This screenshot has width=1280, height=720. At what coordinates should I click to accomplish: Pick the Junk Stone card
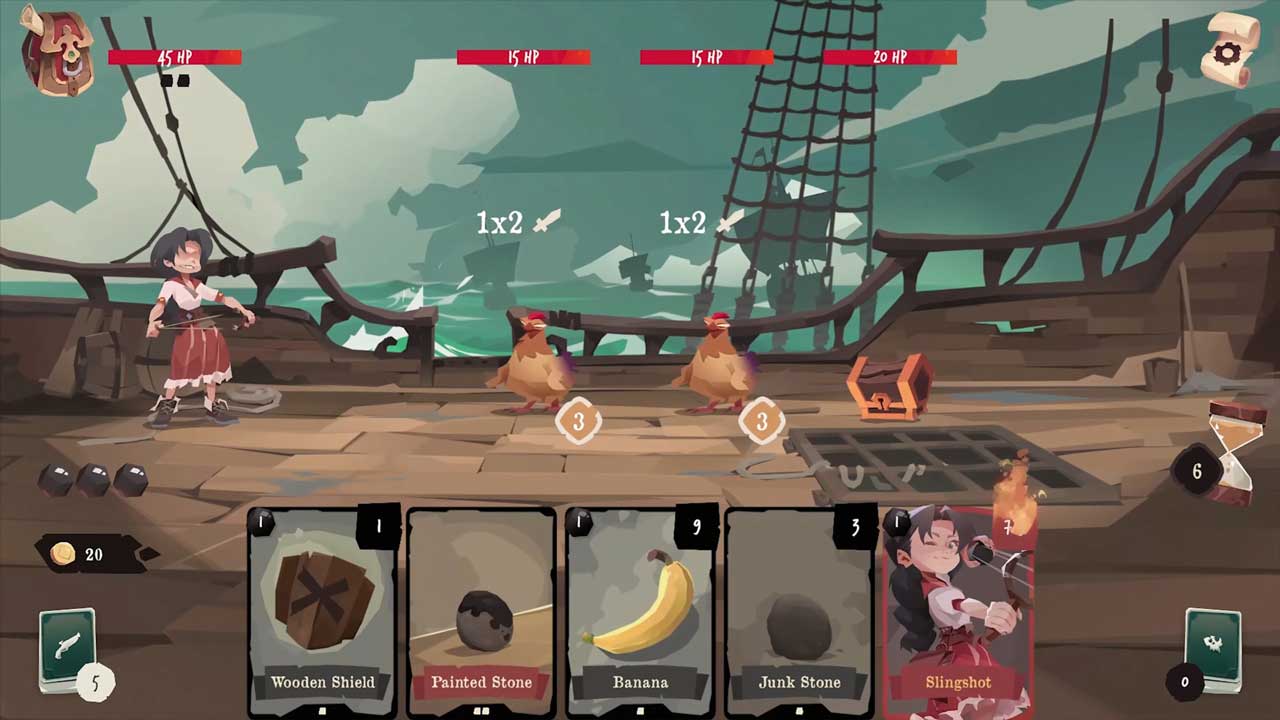point(799,610)
